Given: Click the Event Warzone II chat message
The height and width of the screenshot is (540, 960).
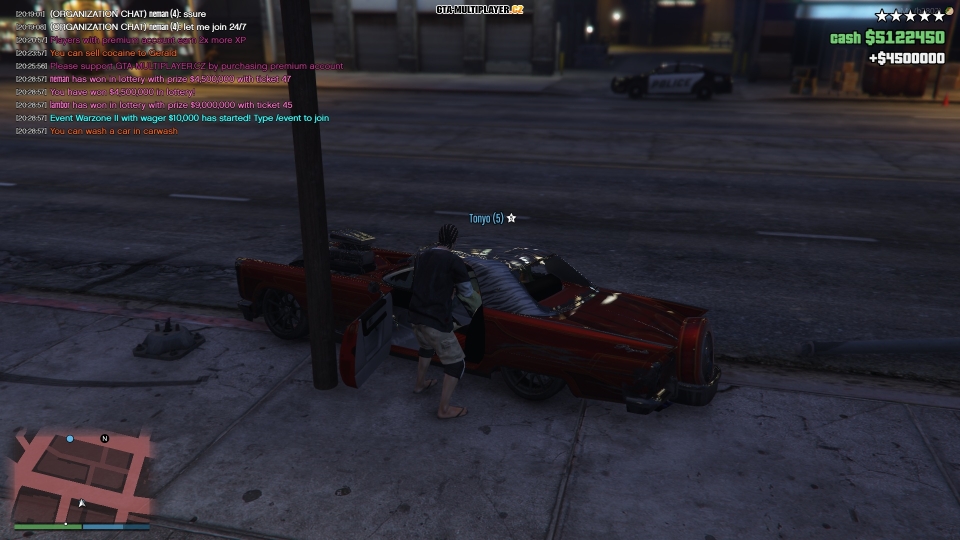Looking at the screenshot, I should point(189,118).
